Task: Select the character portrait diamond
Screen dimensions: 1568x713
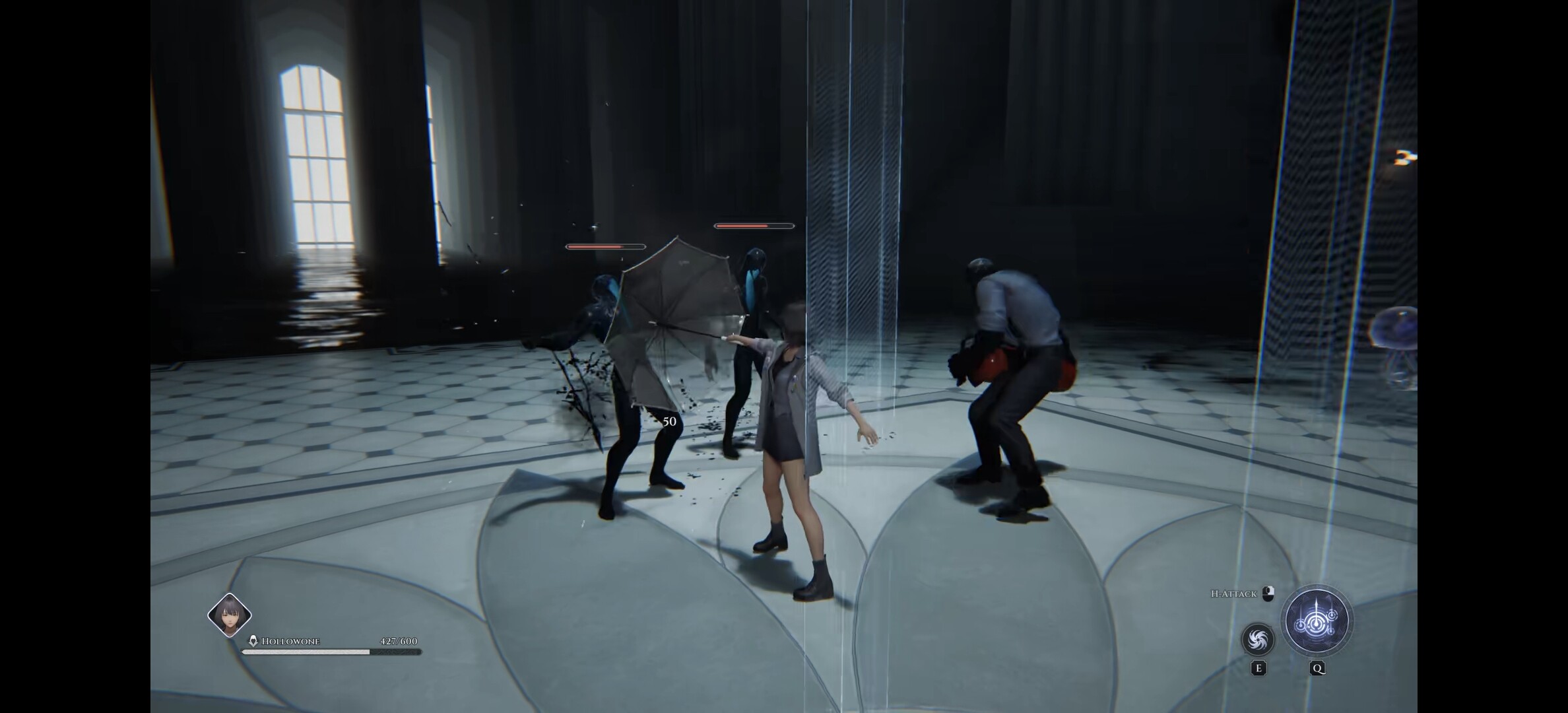Action: pos(230,615)
